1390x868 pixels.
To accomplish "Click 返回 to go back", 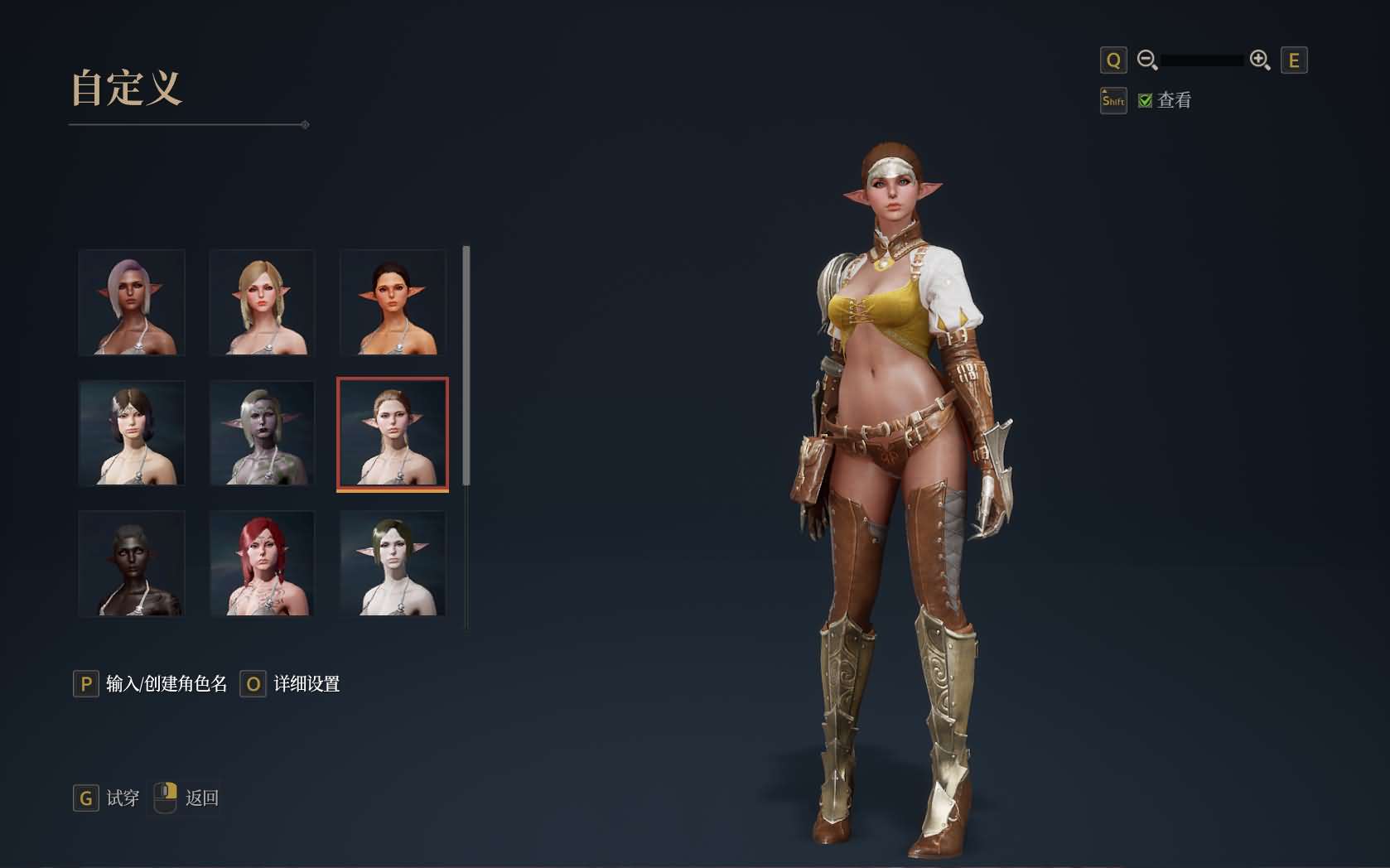I will pos(201,798).
